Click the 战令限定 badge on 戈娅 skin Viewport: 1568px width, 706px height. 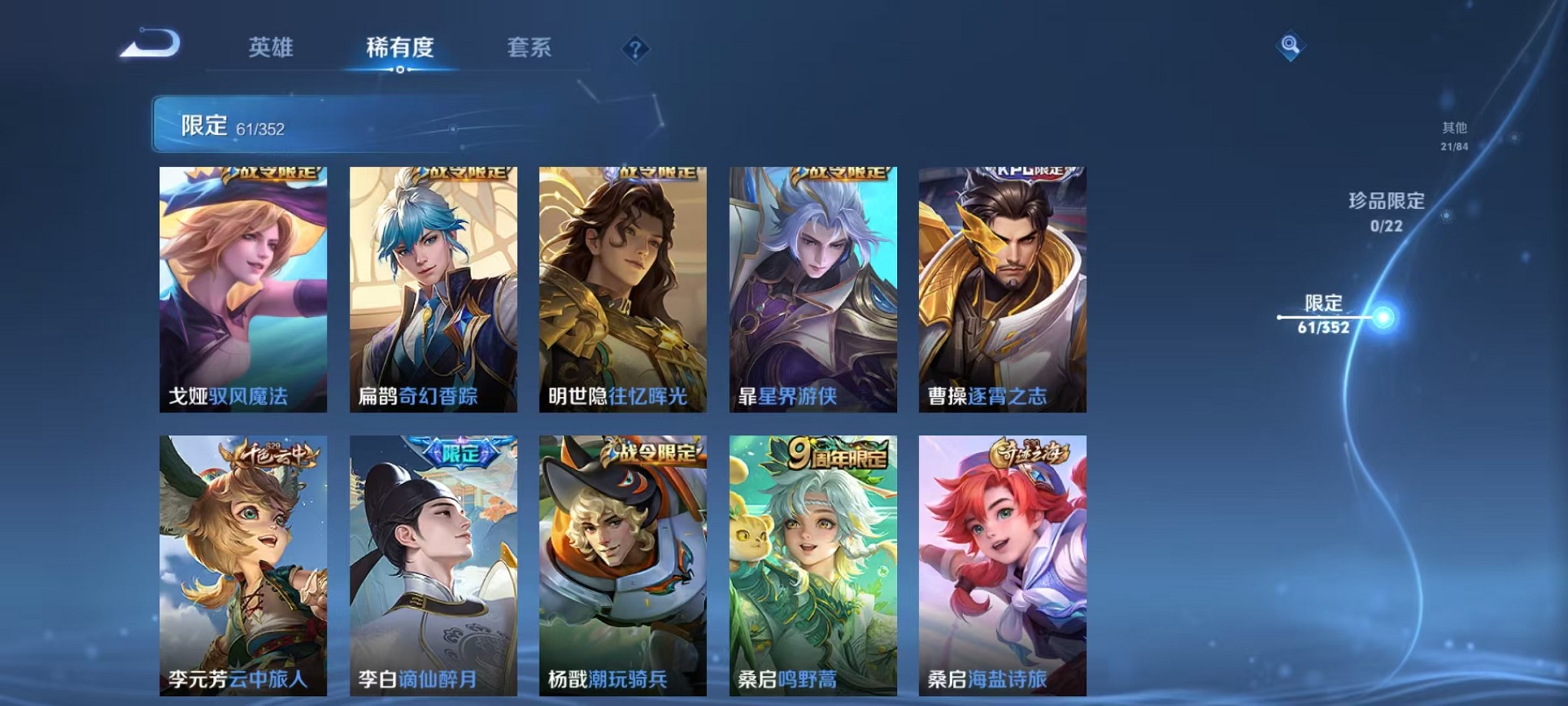click(x=273, y=175)
